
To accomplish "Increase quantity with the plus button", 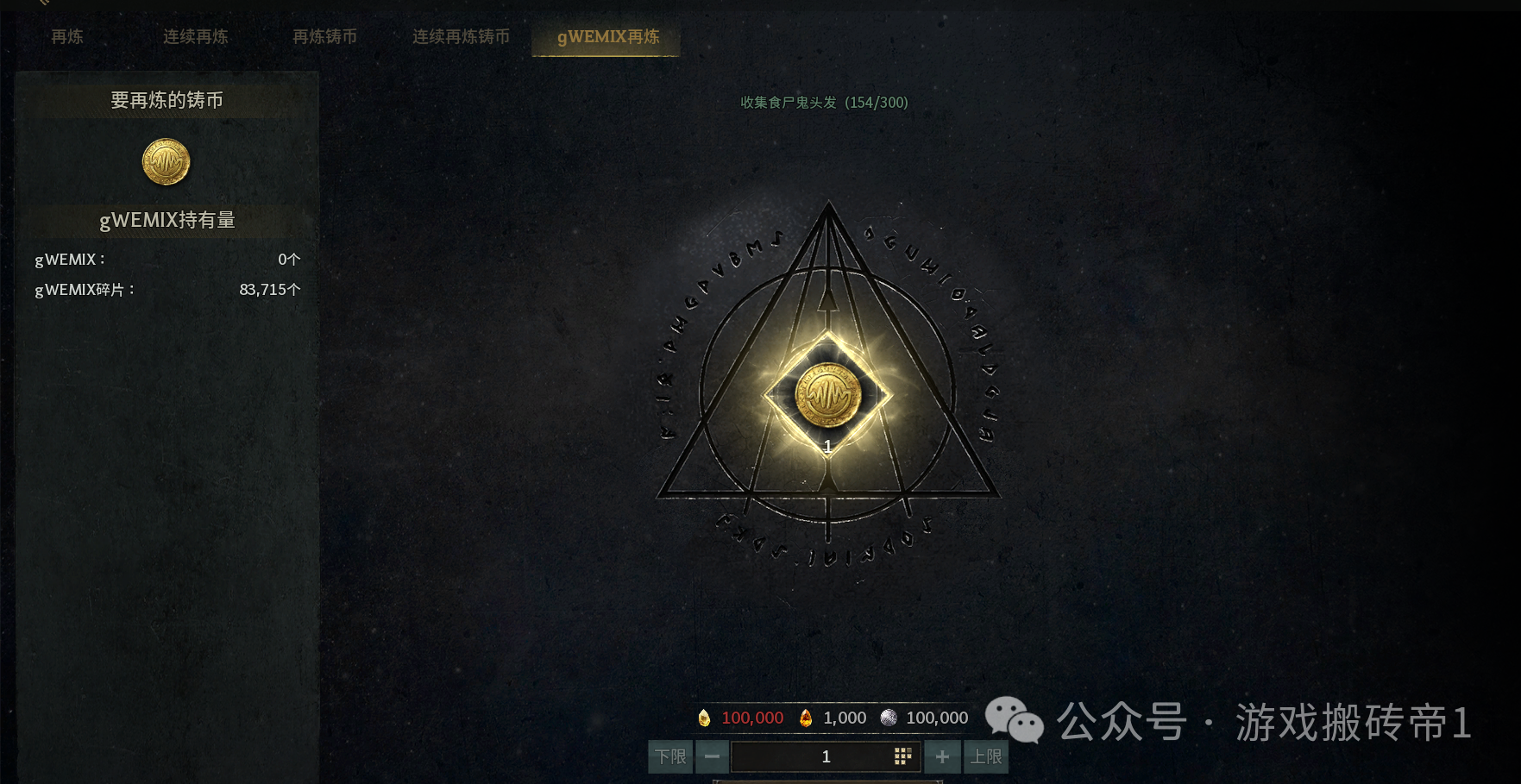I will tap(942, 757).
